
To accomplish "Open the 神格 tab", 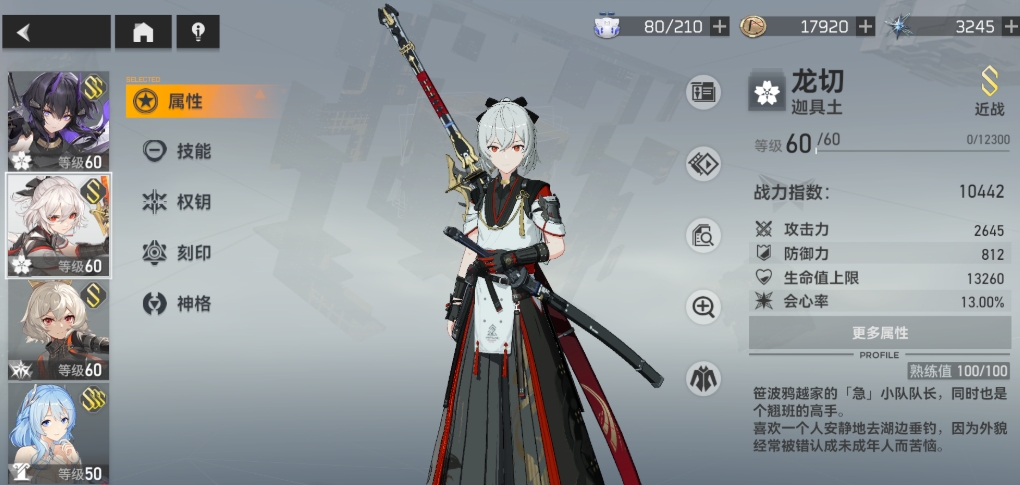I will 192,303.
